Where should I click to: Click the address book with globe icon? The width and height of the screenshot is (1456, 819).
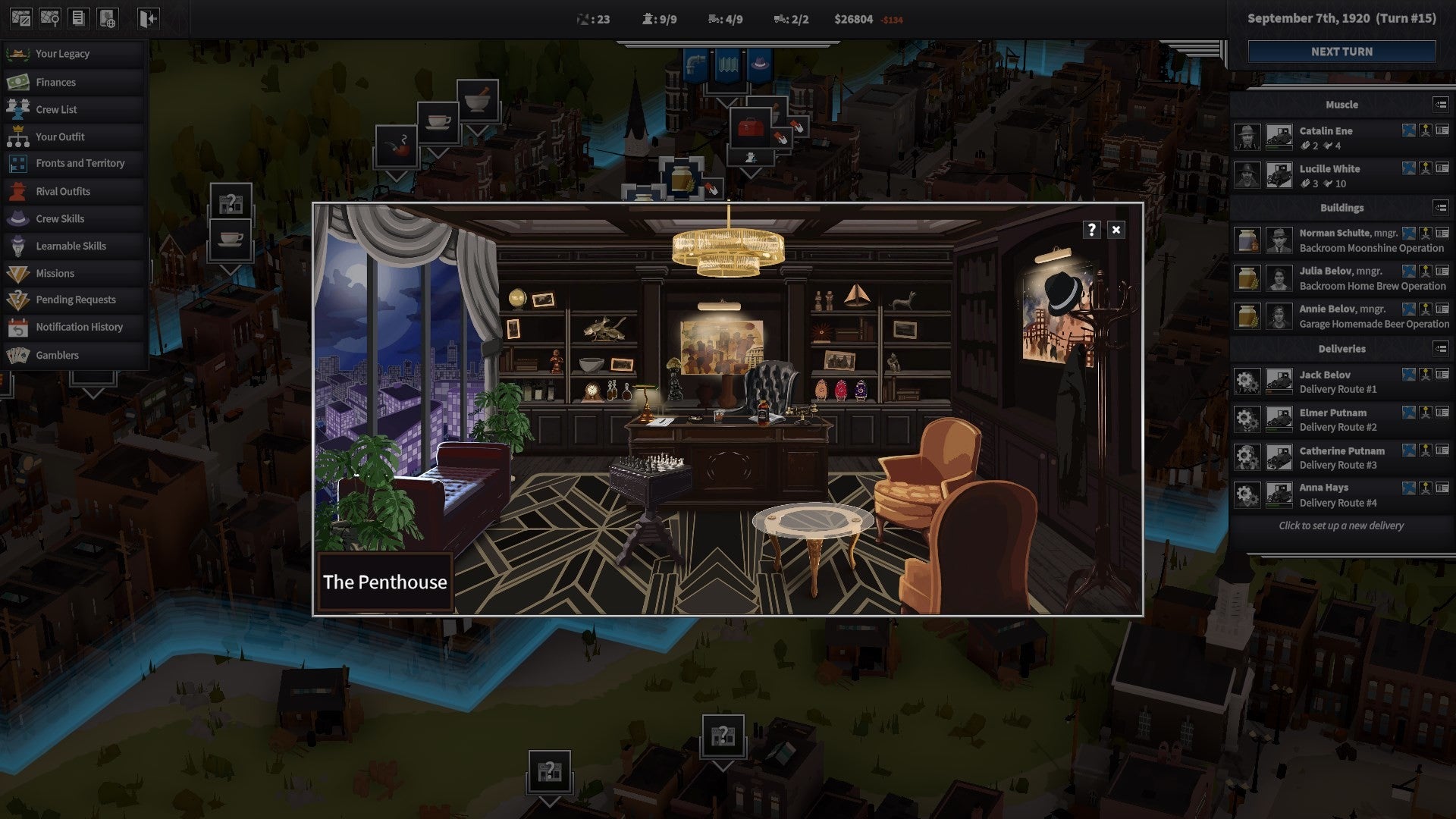point(107,18)
